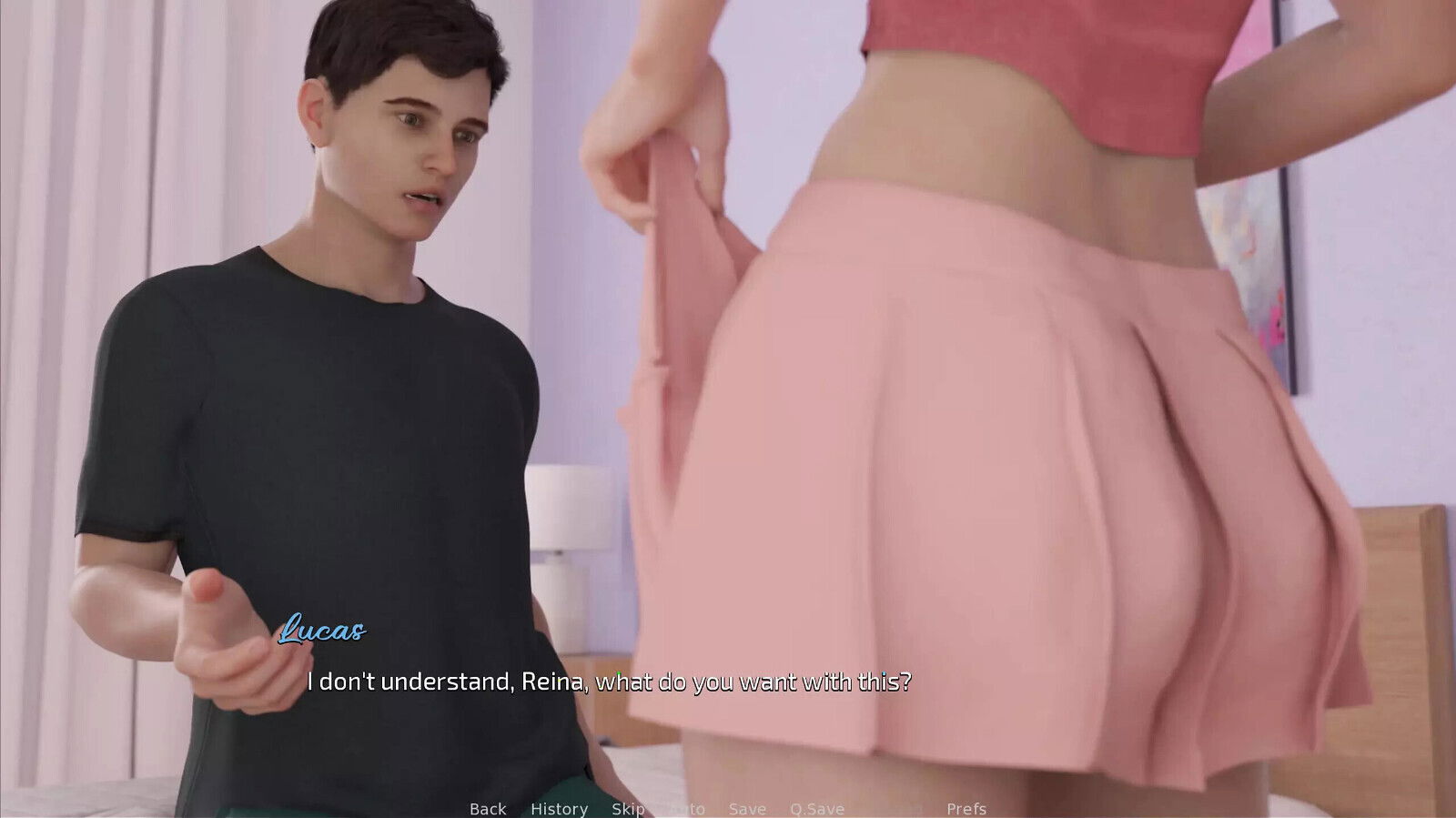Viewport: 1456px width, 818px height.
Task: Select "History" to review past lines
Action: [559, 808]
